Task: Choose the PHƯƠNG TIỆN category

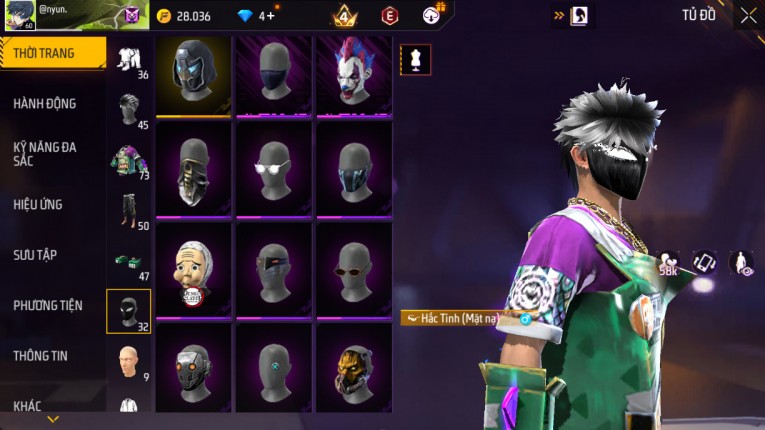Action: [x=47, y=305]
